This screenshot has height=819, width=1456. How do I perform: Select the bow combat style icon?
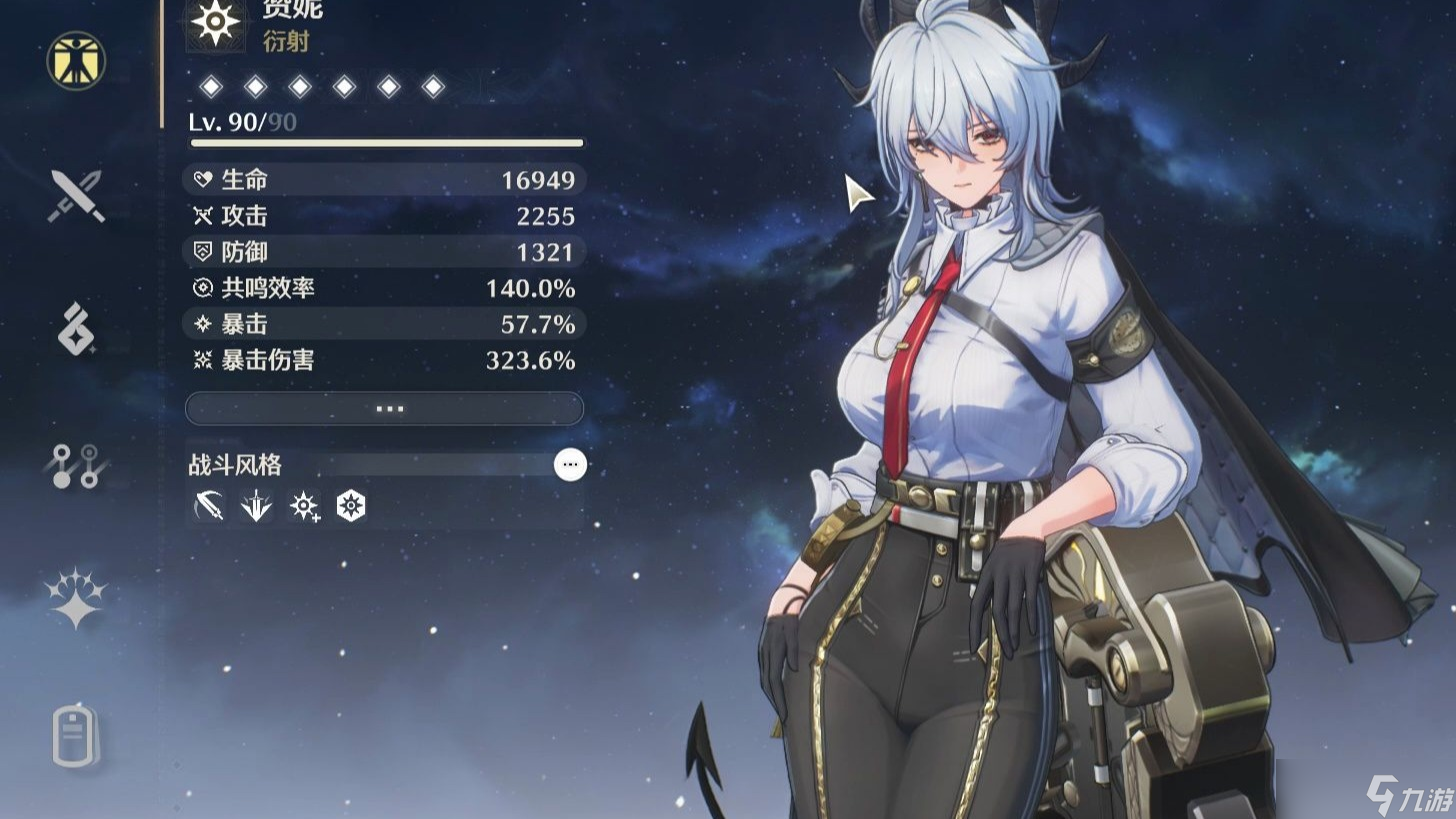coord(208,507)
